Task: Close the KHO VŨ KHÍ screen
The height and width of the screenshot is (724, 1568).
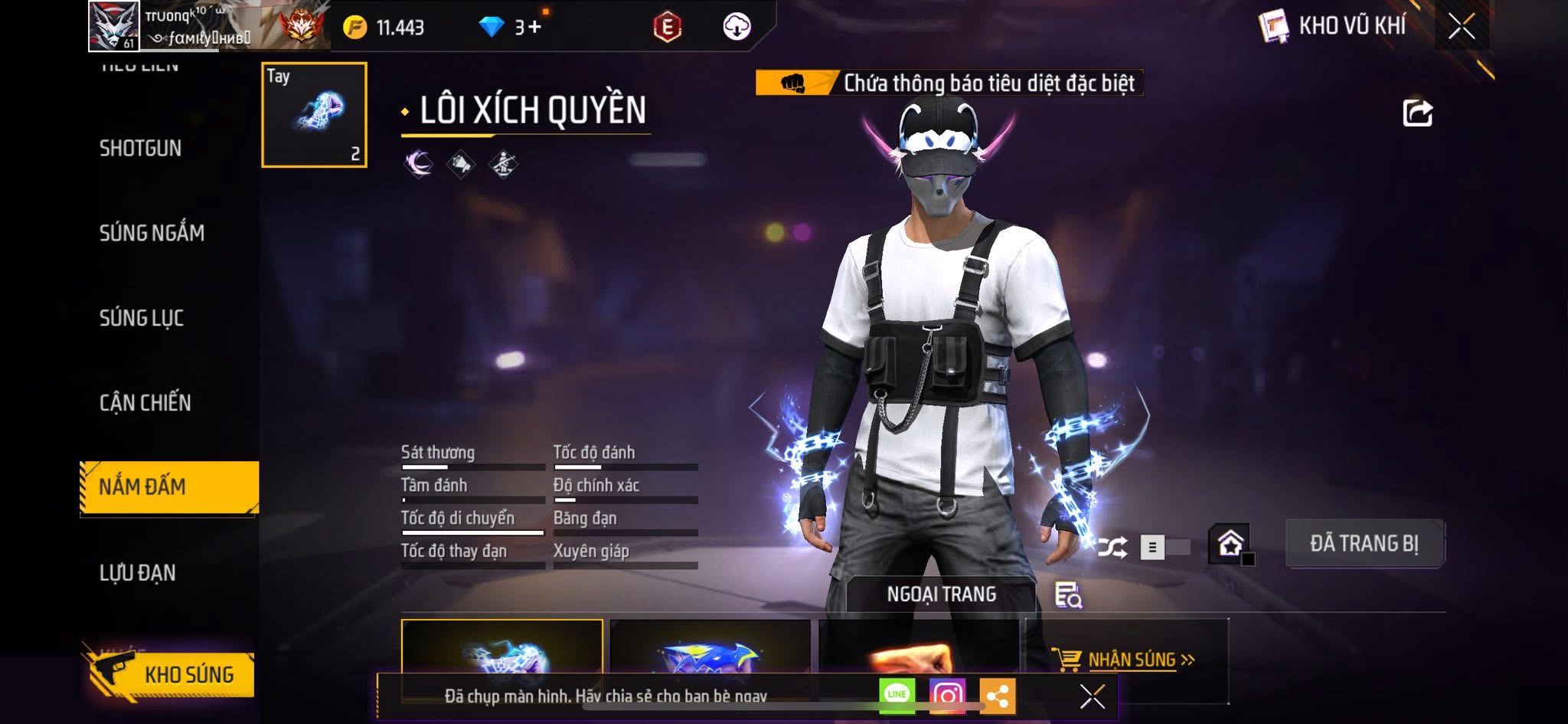Action: (x=1461, y=27)
